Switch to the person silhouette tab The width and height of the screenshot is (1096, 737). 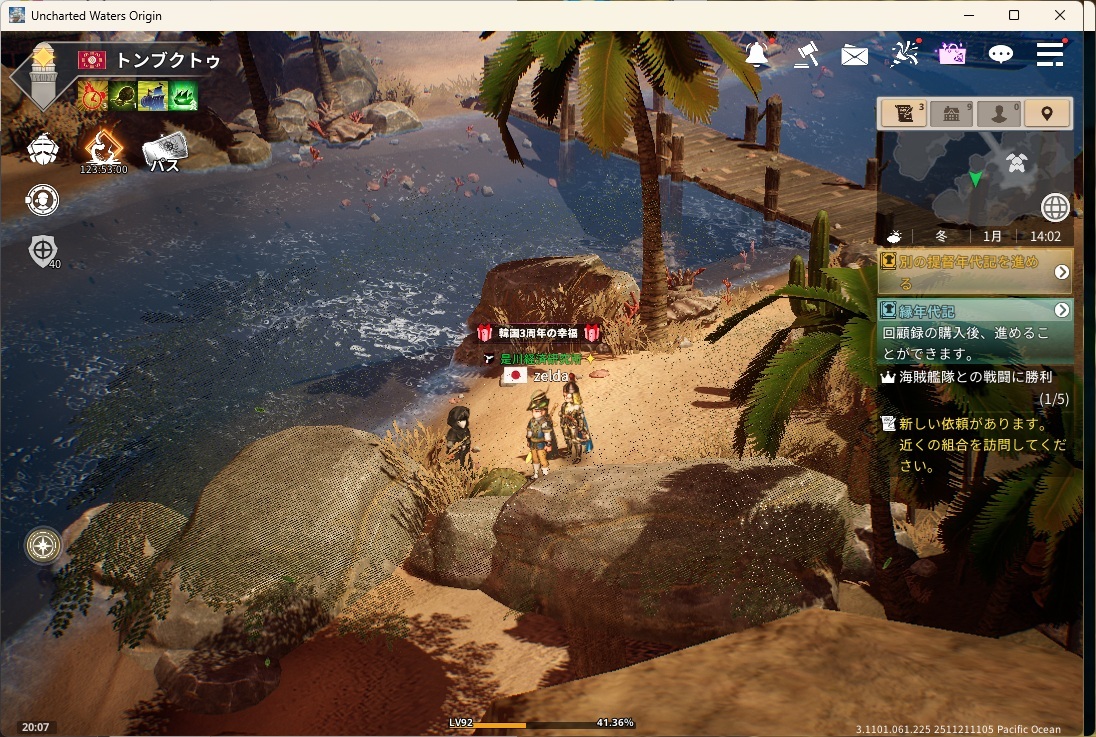click(999, 114)
